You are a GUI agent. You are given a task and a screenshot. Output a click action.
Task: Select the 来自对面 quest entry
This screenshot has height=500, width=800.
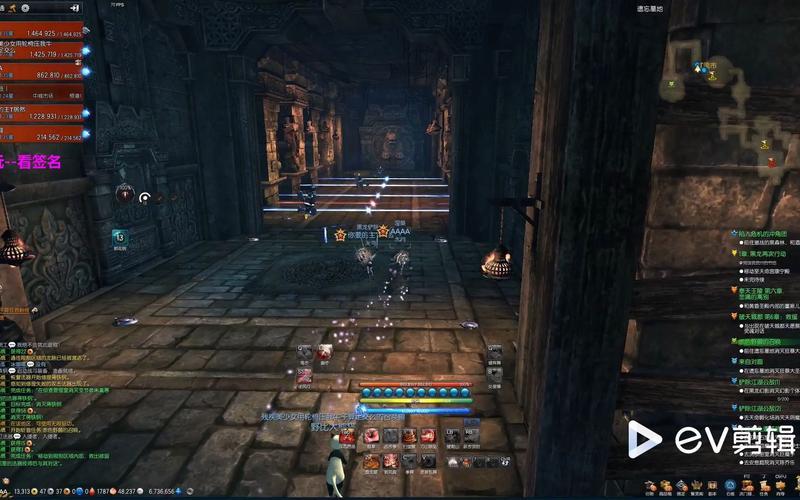coord(751,361)
